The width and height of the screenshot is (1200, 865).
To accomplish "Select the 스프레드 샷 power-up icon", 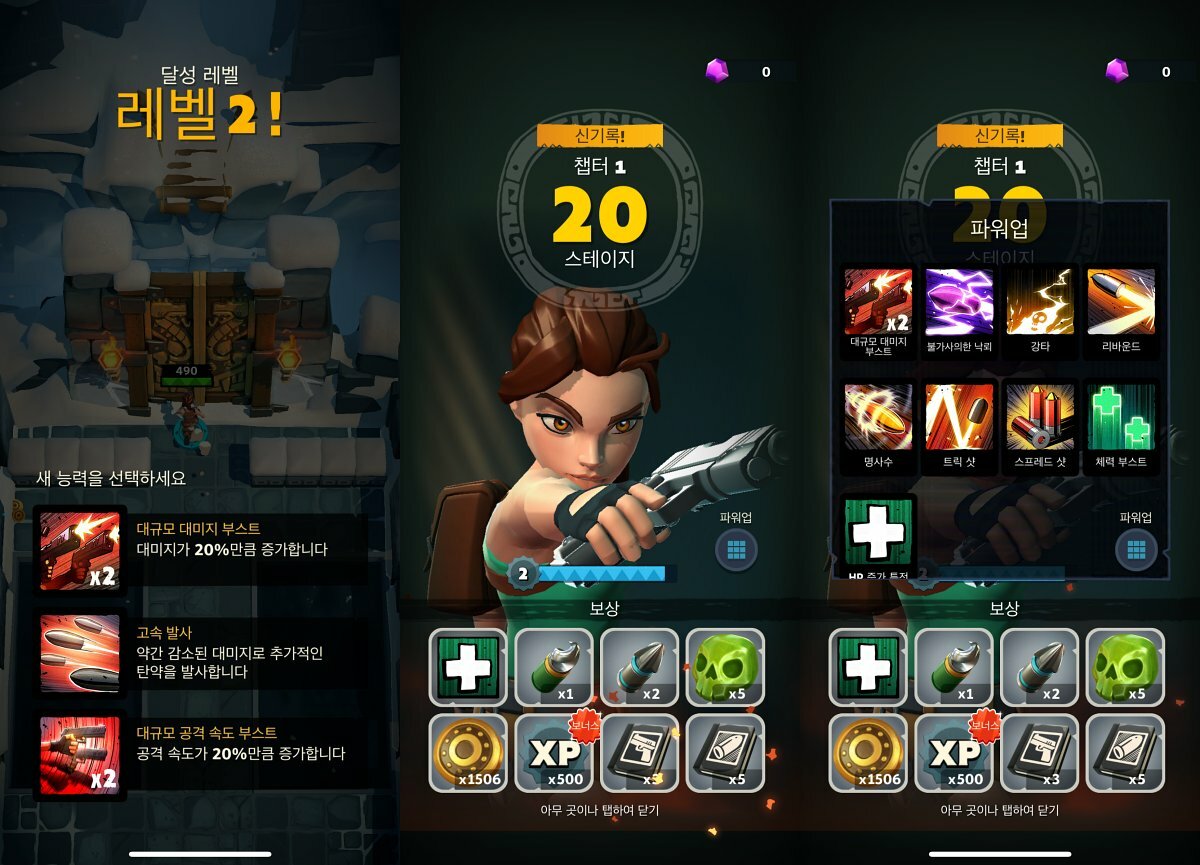I will 1040,416.
